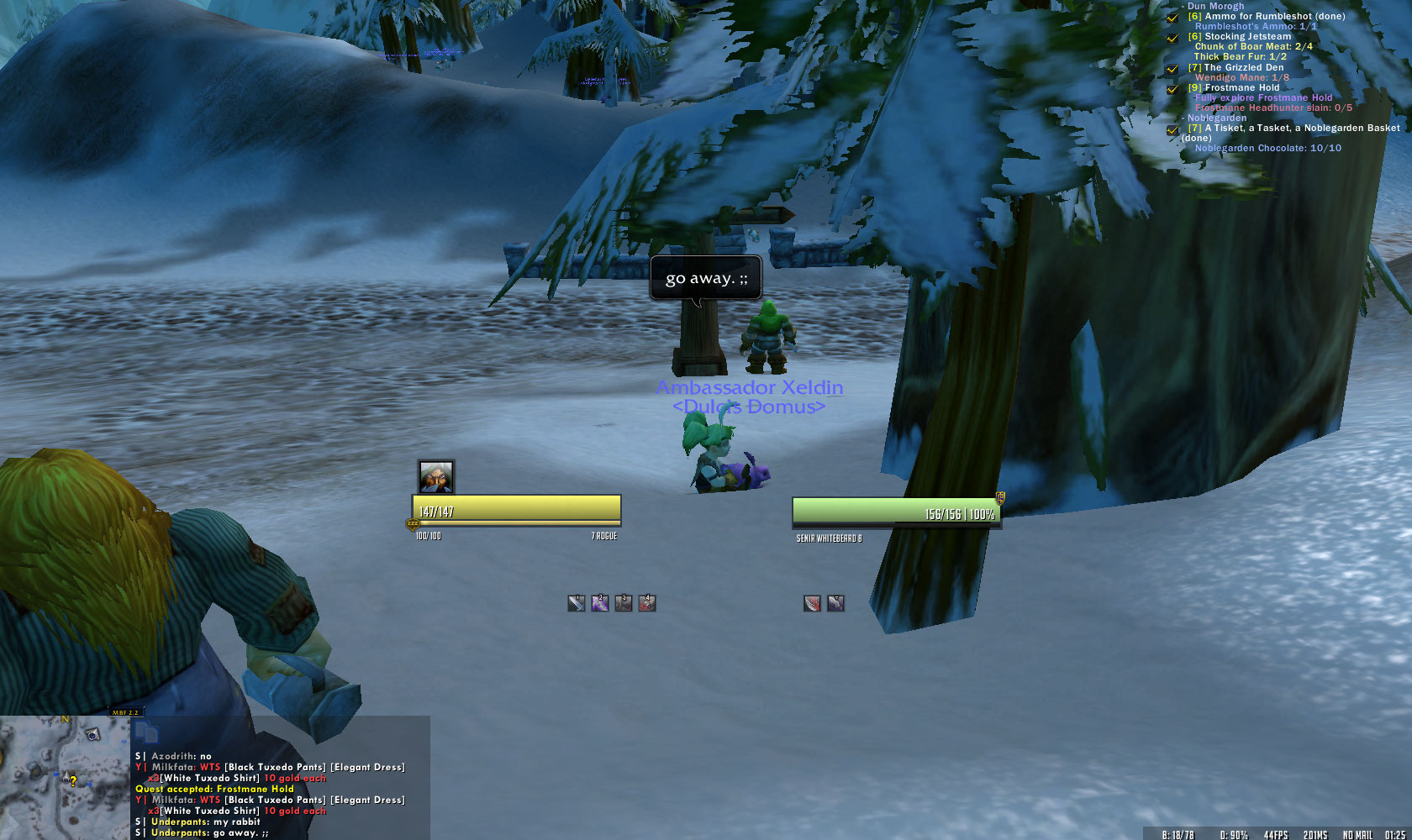
Task: Untrack A Tisket, a Tasket Noblegarden quest
Action: click(x=1172, y=130)
